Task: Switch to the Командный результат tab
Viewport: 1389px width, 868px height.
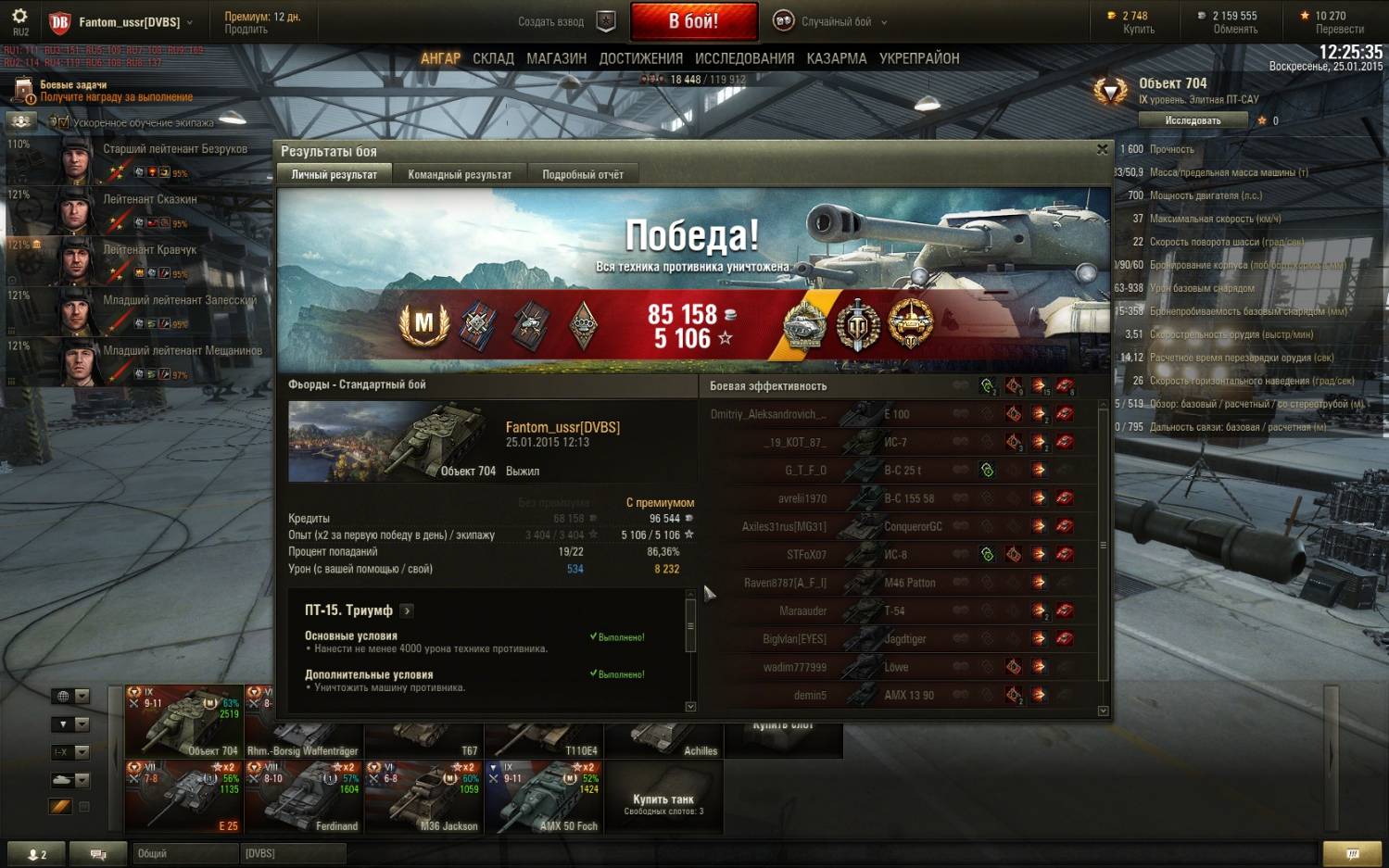Action: pos(460,174)
